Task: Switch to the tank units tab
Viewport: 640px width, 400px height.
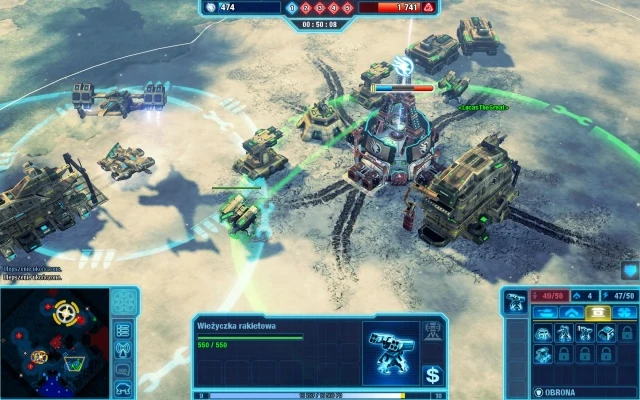Action: (x=546, y=313)
